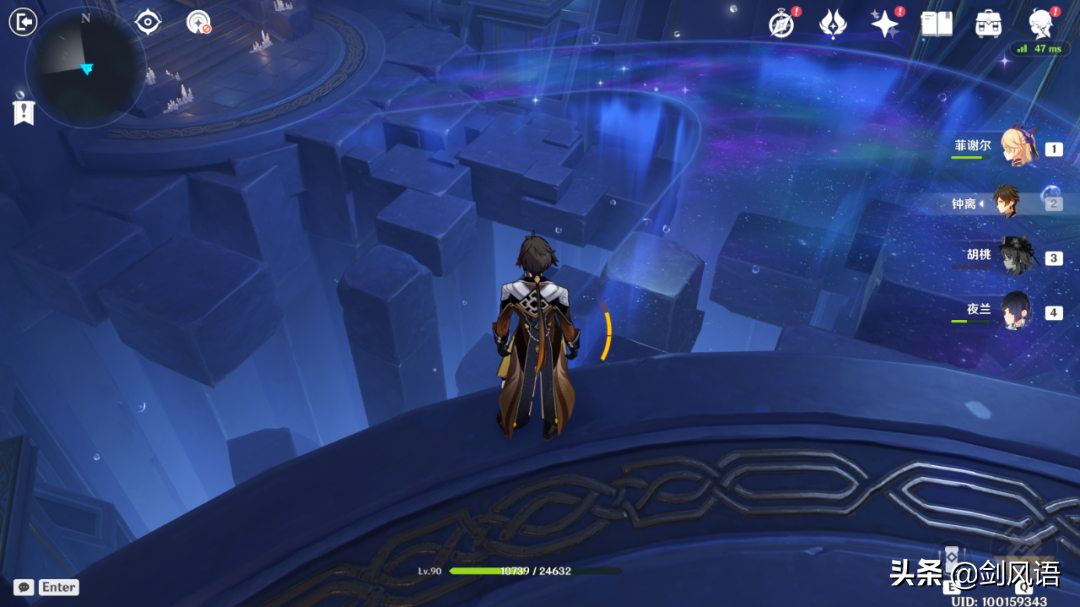
Task: Open the chat speech-bubble icon
Action: pos(24,587)
